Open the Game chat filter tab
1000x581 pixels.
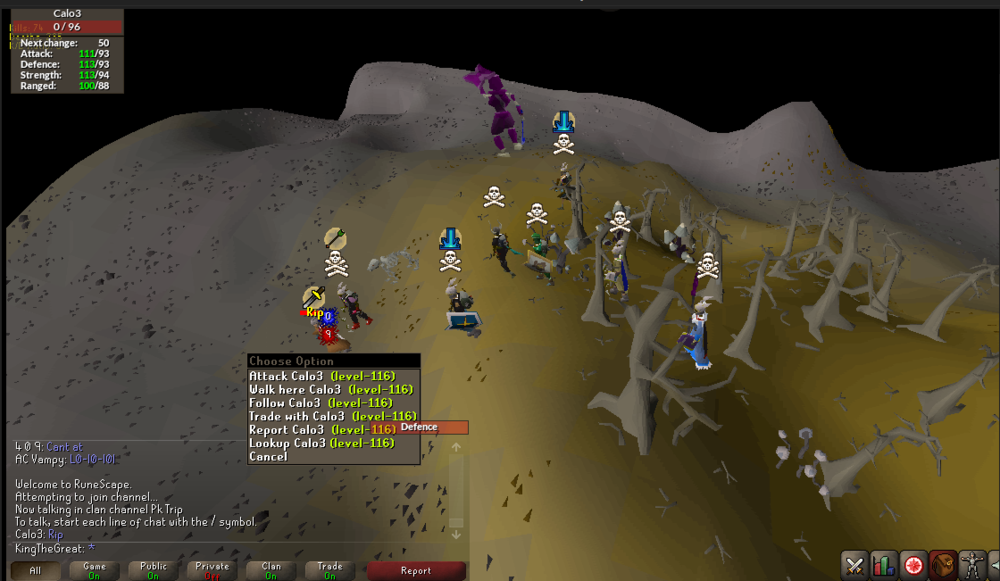pyautogui.click(x=94, y=571)
